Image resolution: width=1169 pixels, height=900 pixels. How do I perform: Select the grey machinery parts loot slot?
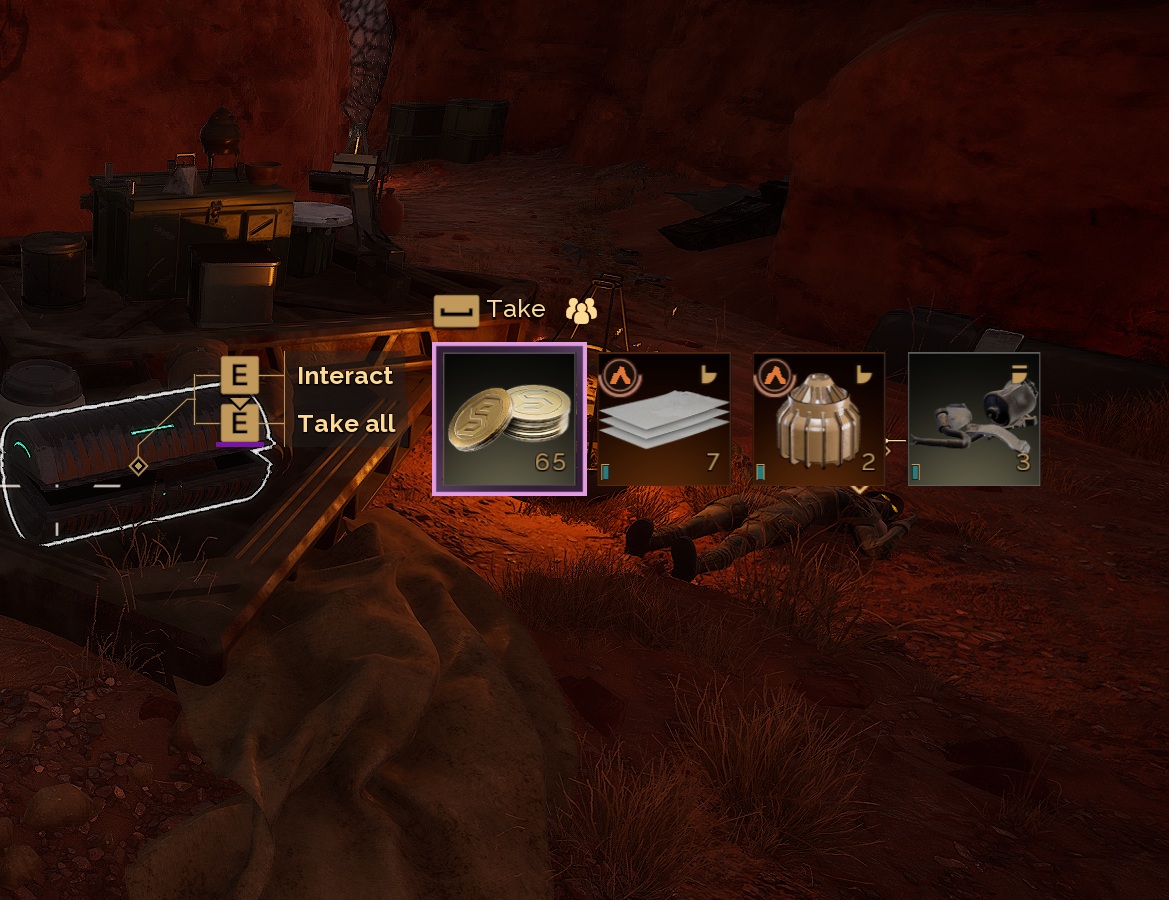coord(974,419)
